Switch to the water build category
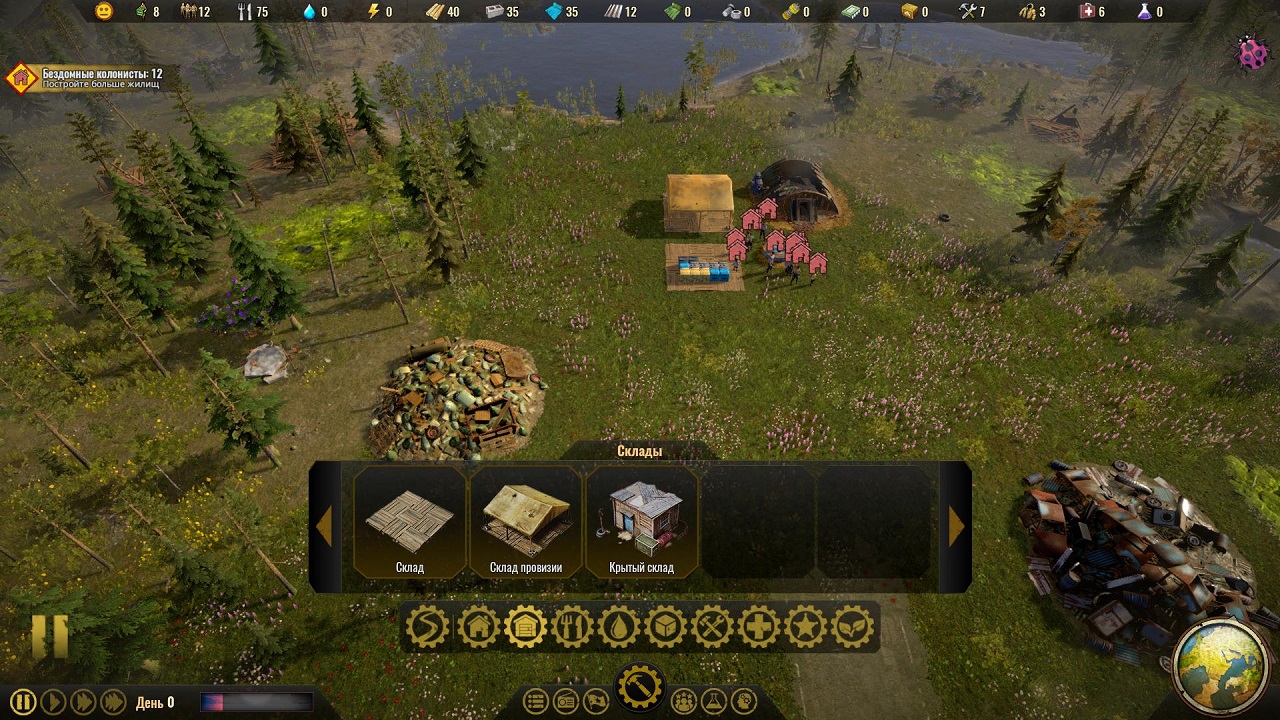This screenshot has height=720, width=1280. click(x=619, y=627)
